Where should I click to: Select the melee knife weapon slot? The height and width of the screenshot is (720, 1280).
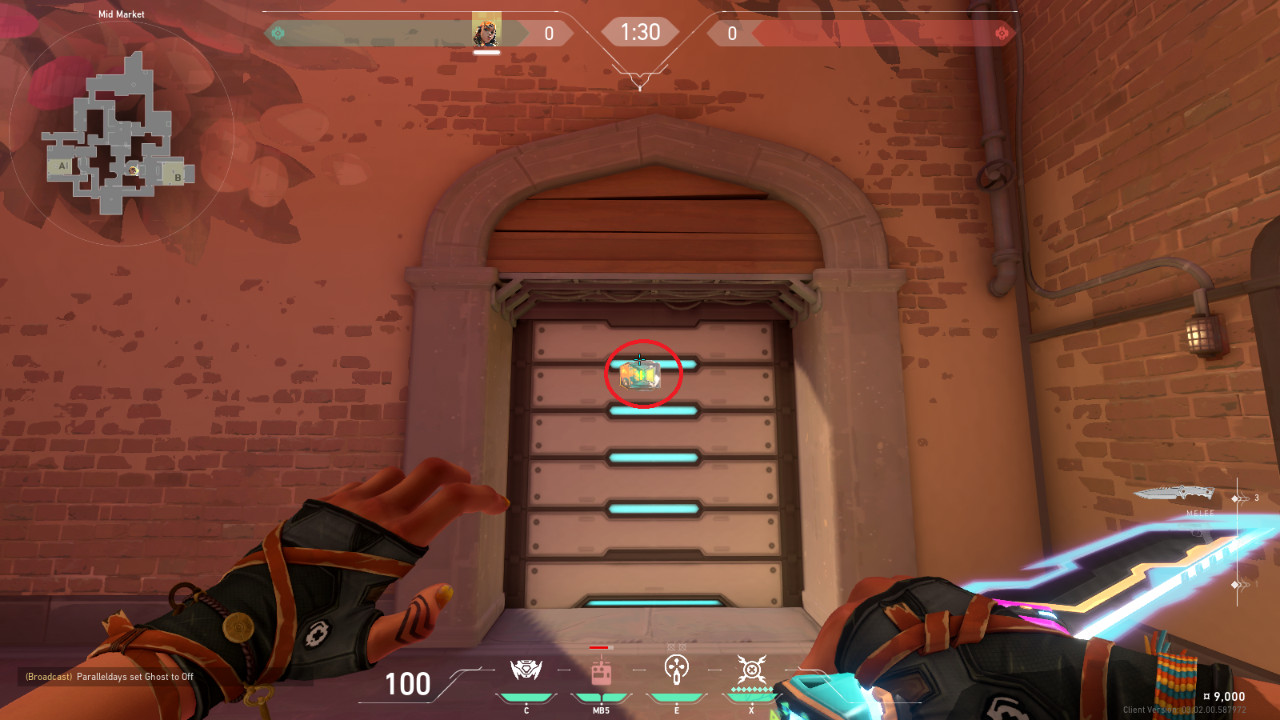tap(1175, 493)
